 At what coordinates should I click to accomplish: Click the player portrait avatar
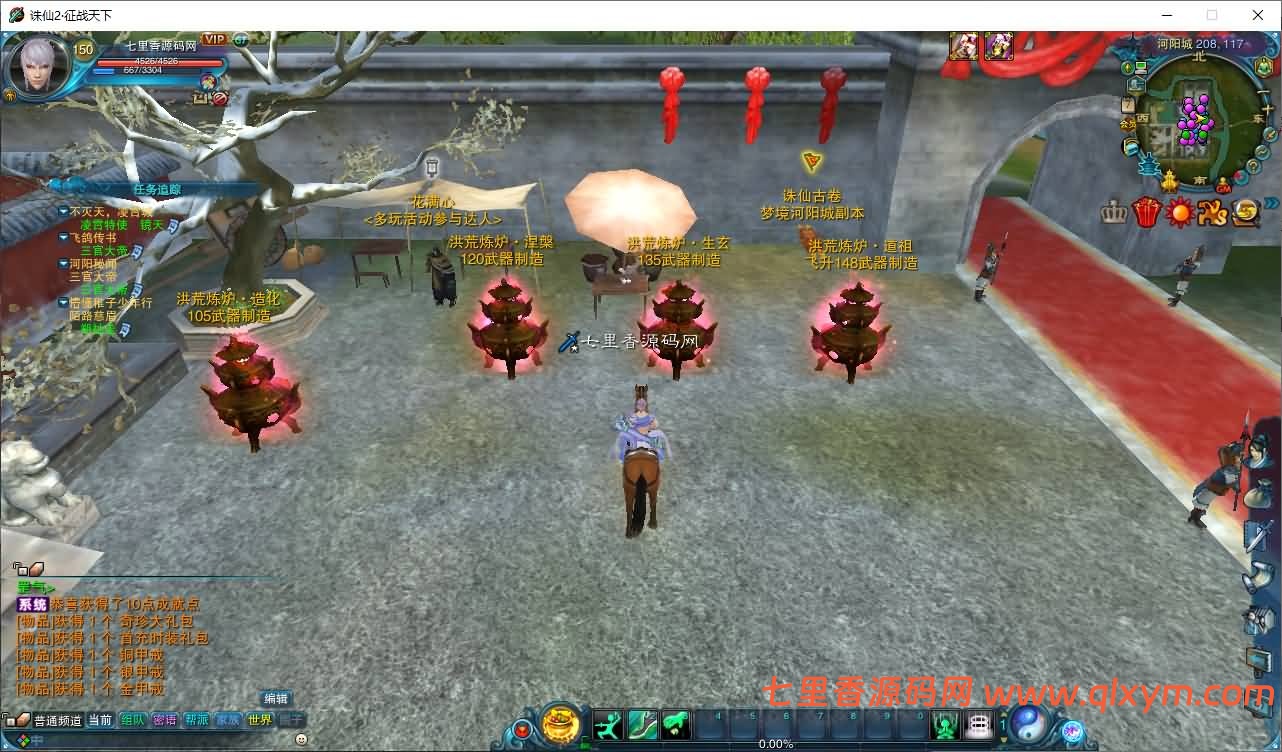tap(38, 66)
